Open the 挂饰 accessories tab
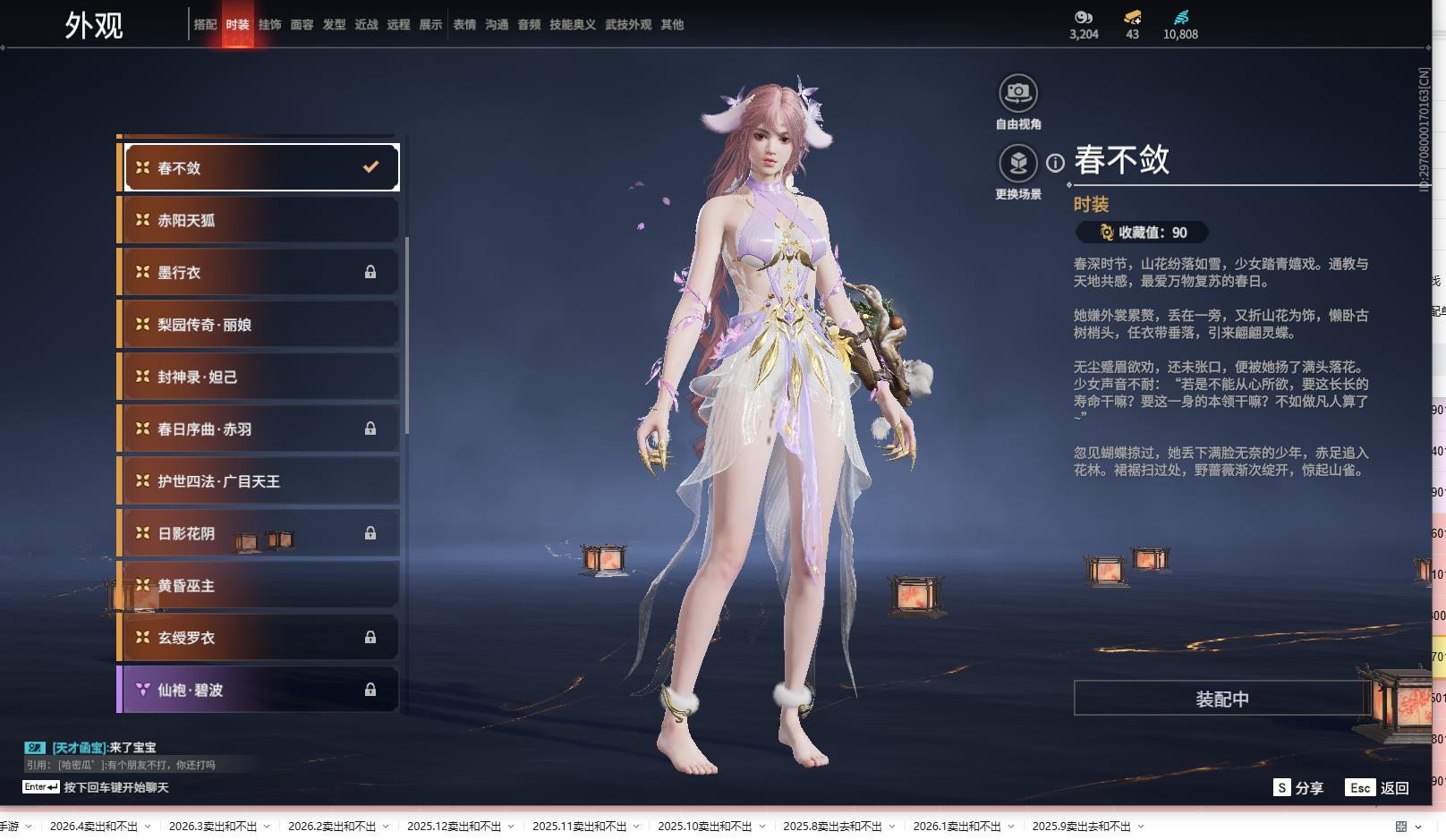Viewport: 1446px width, 840px height. pyautogui.click(x=269, y=25)
